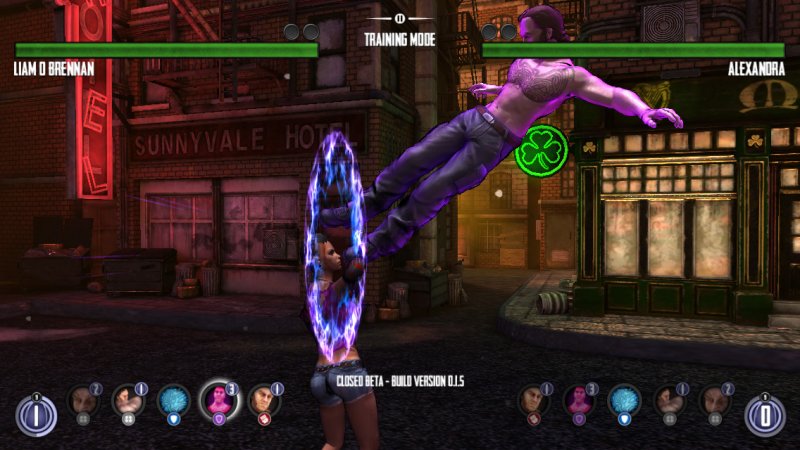Pause the training mode match
This screenshot has height=450, width=800.
click(400, 17)
